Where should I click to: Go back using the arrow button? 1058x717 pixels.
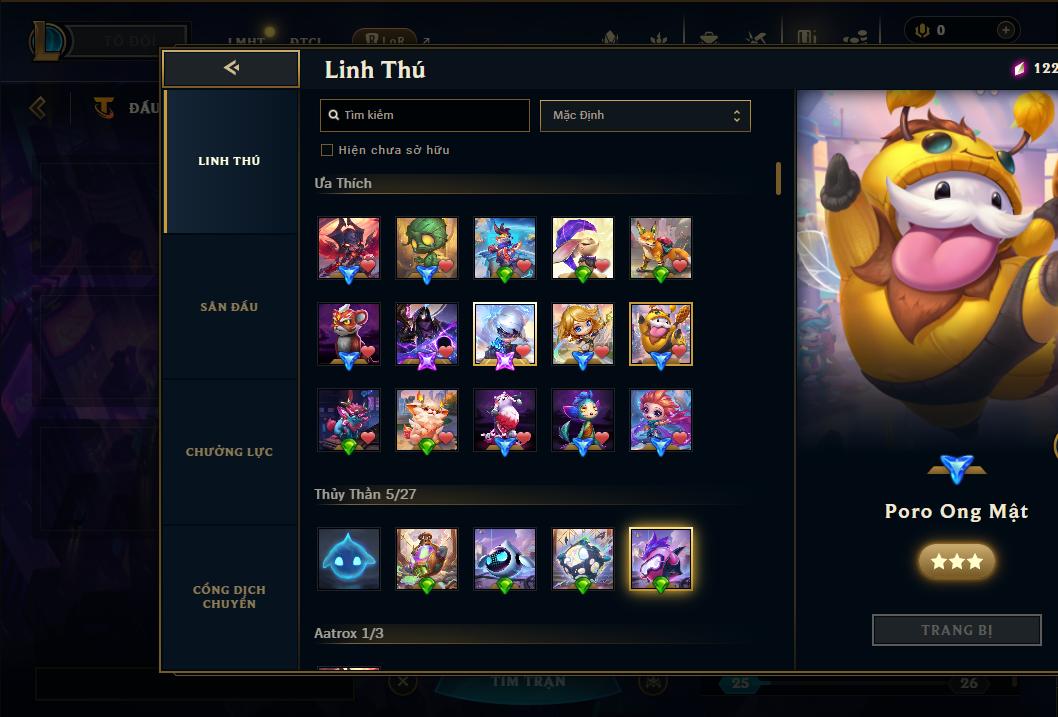pos(231,68)
